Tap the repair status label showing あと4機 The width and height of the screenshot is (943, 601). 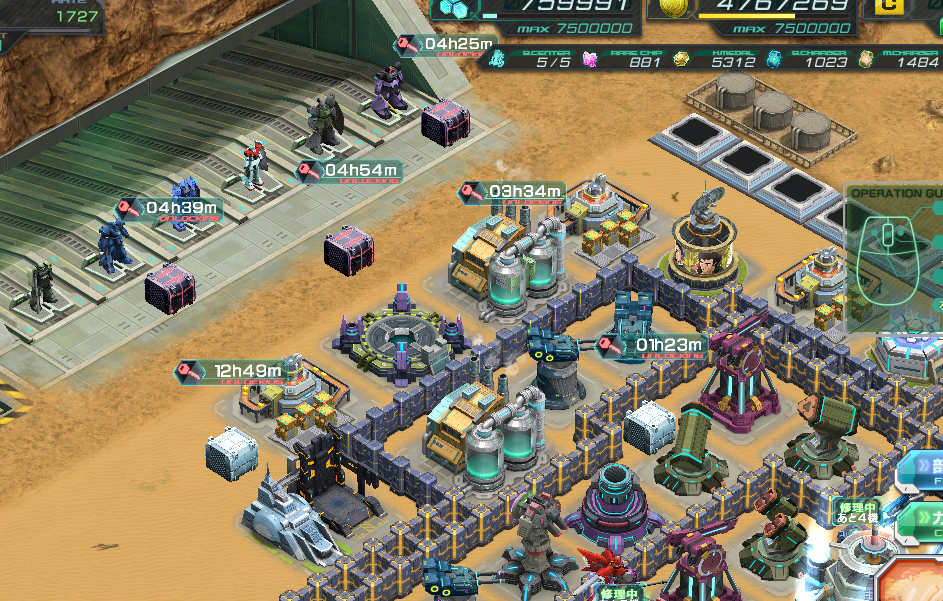857,513
